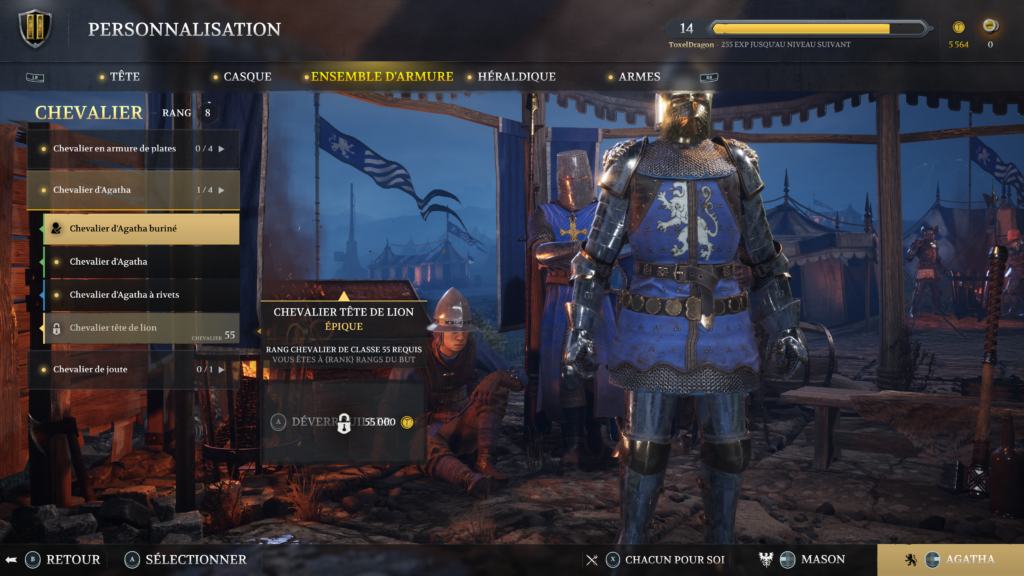The image size is (1024, 576).
Task: Switch to the Mason faction
Action: [810, 559]
